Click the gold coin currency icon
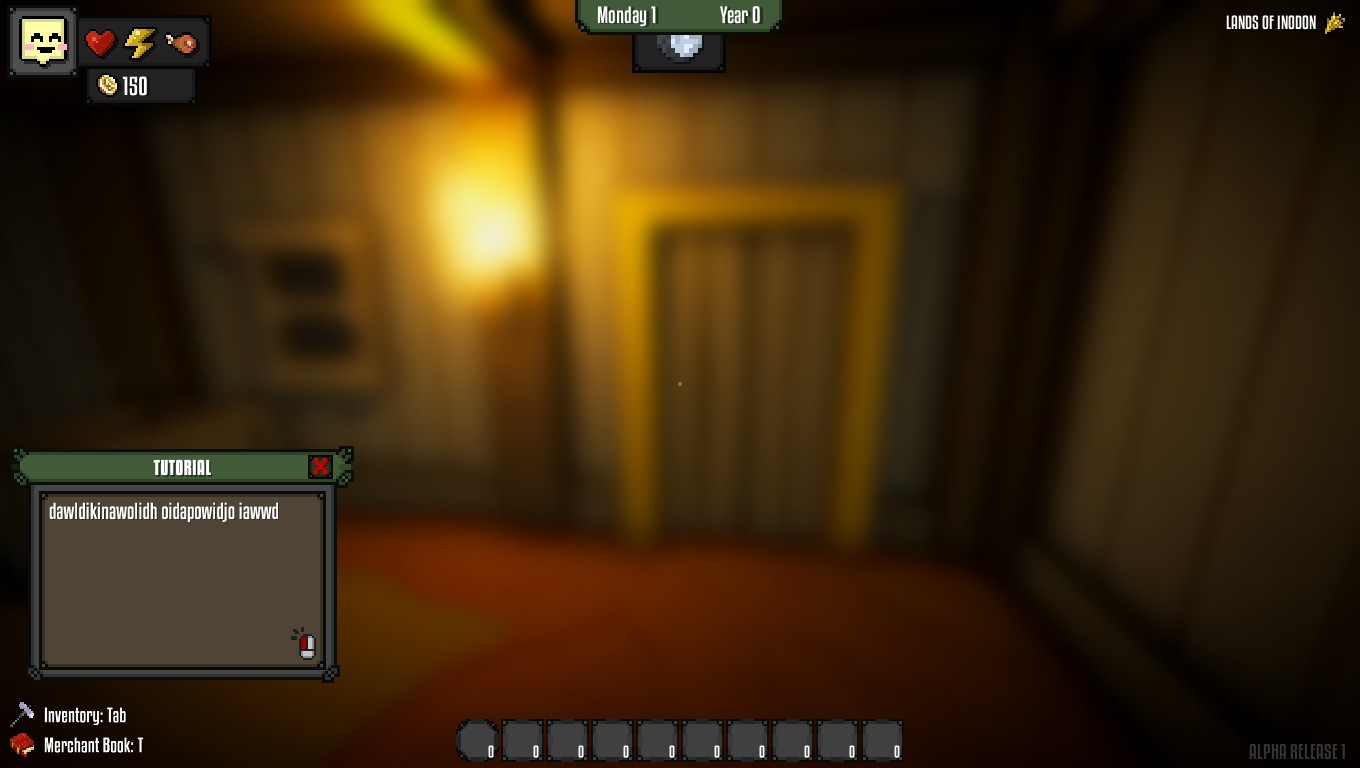This screenshot has height=768, width=1360. point(106,86)
